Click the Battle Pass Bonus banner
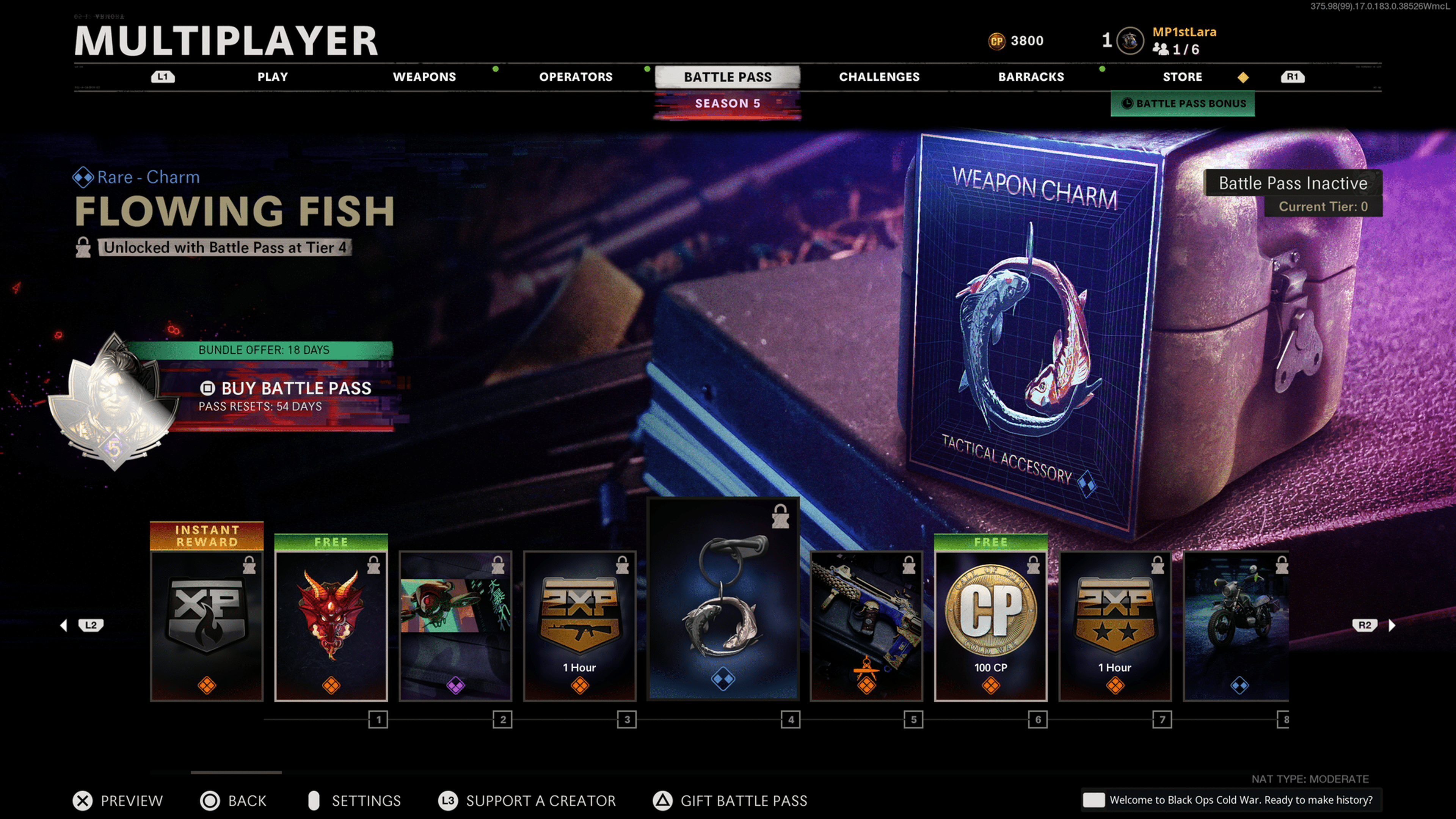 point(1183,104)
